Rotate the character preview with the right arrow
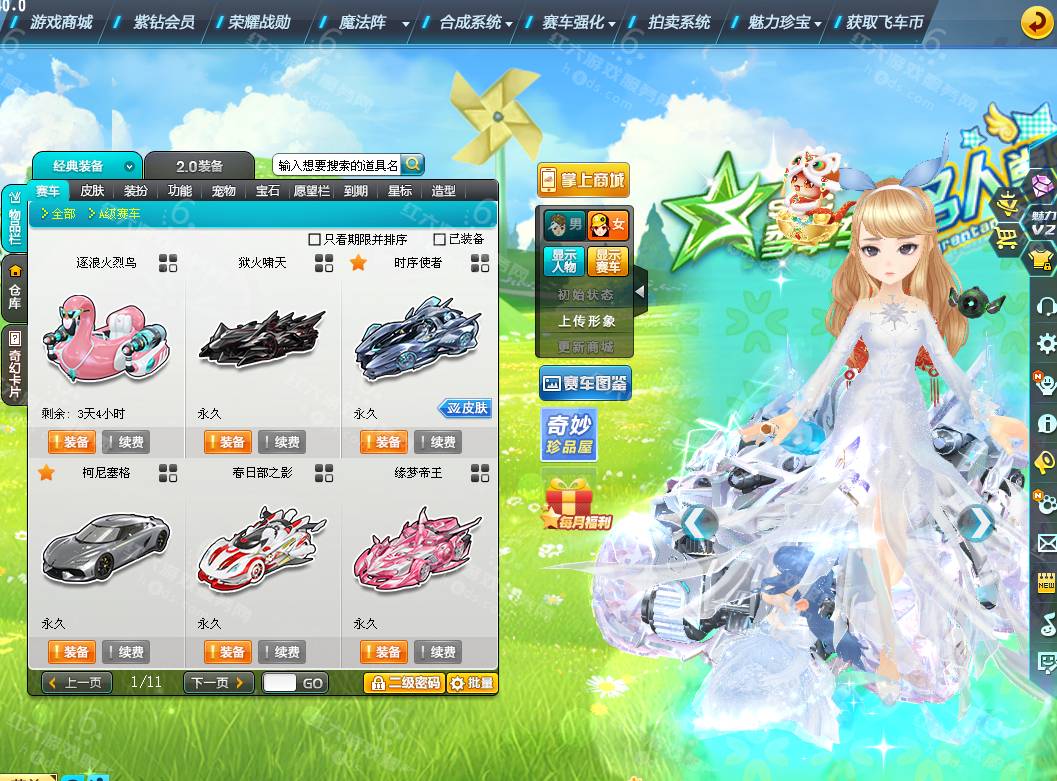This screenshot has width=1057, height=781. [x=977, y=522]
